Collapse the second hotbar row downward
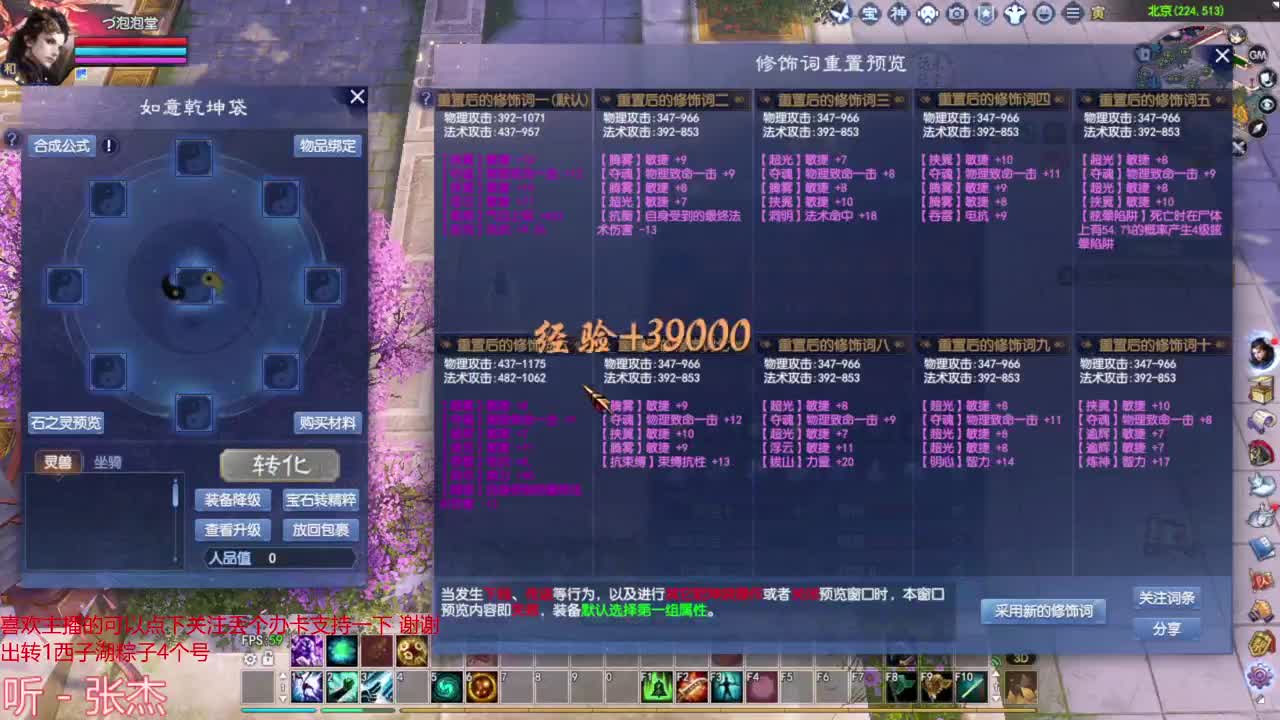Screen dimensions: 1280x720 coord(281,697)
